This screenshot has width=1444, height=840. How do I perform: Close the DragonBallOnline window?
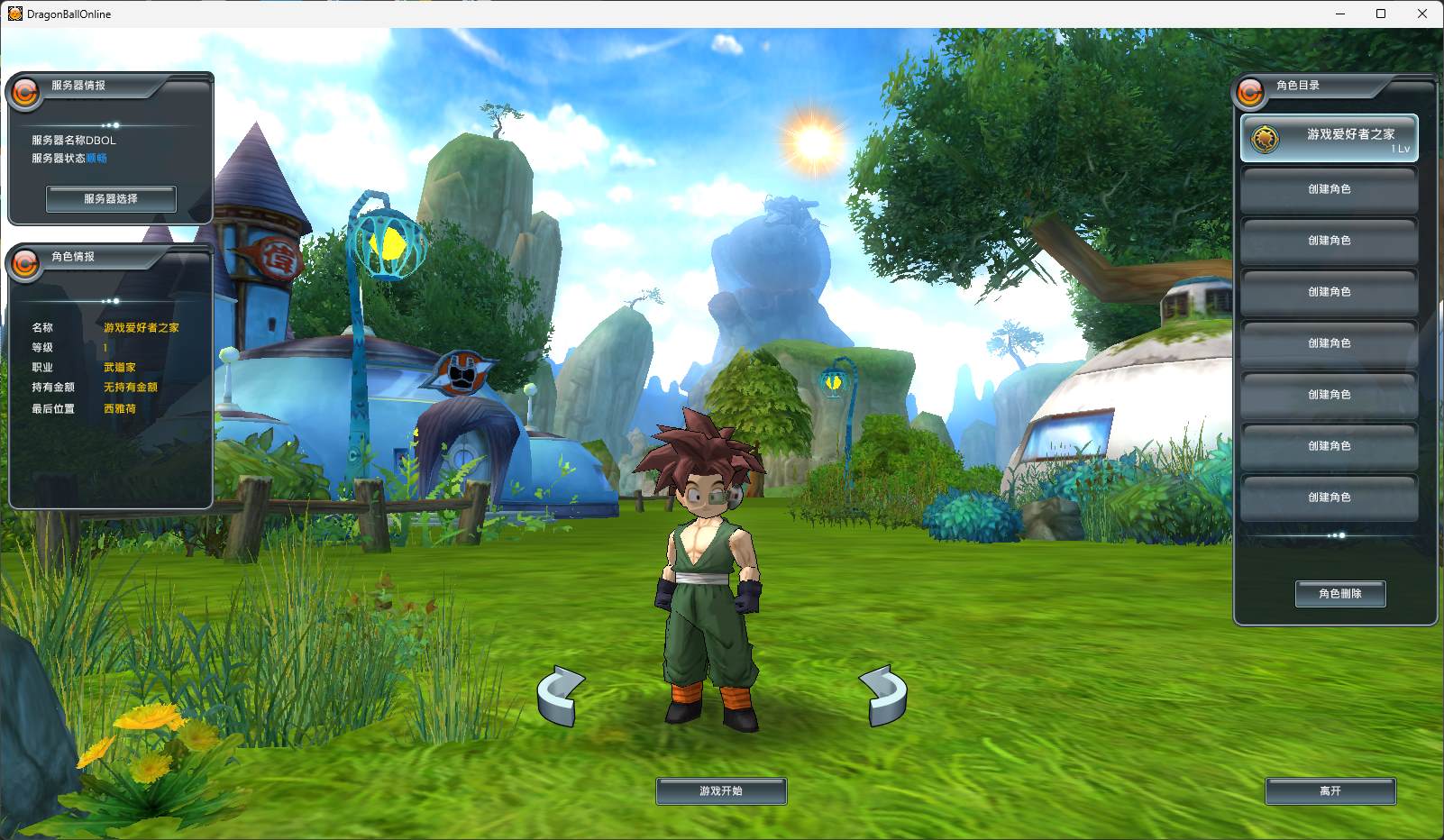point(1422,14)
